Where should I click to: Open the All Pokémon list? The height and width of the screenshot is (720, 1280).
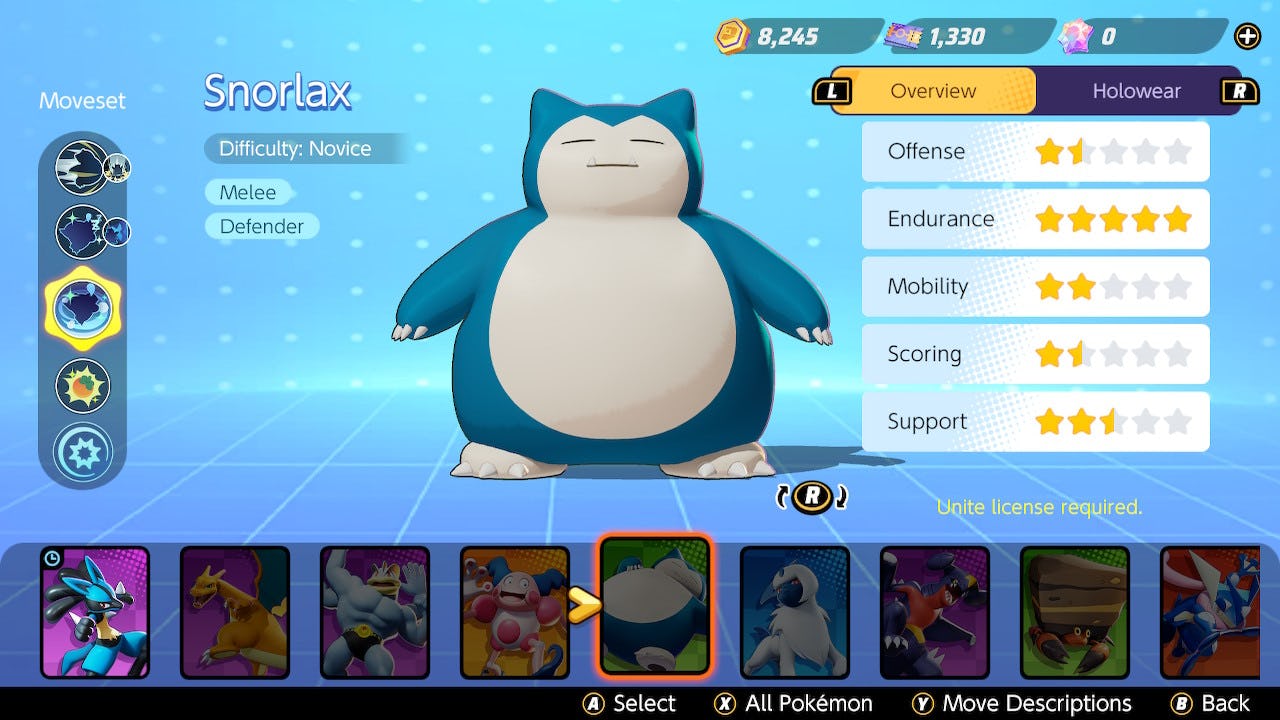click(794, 704)
